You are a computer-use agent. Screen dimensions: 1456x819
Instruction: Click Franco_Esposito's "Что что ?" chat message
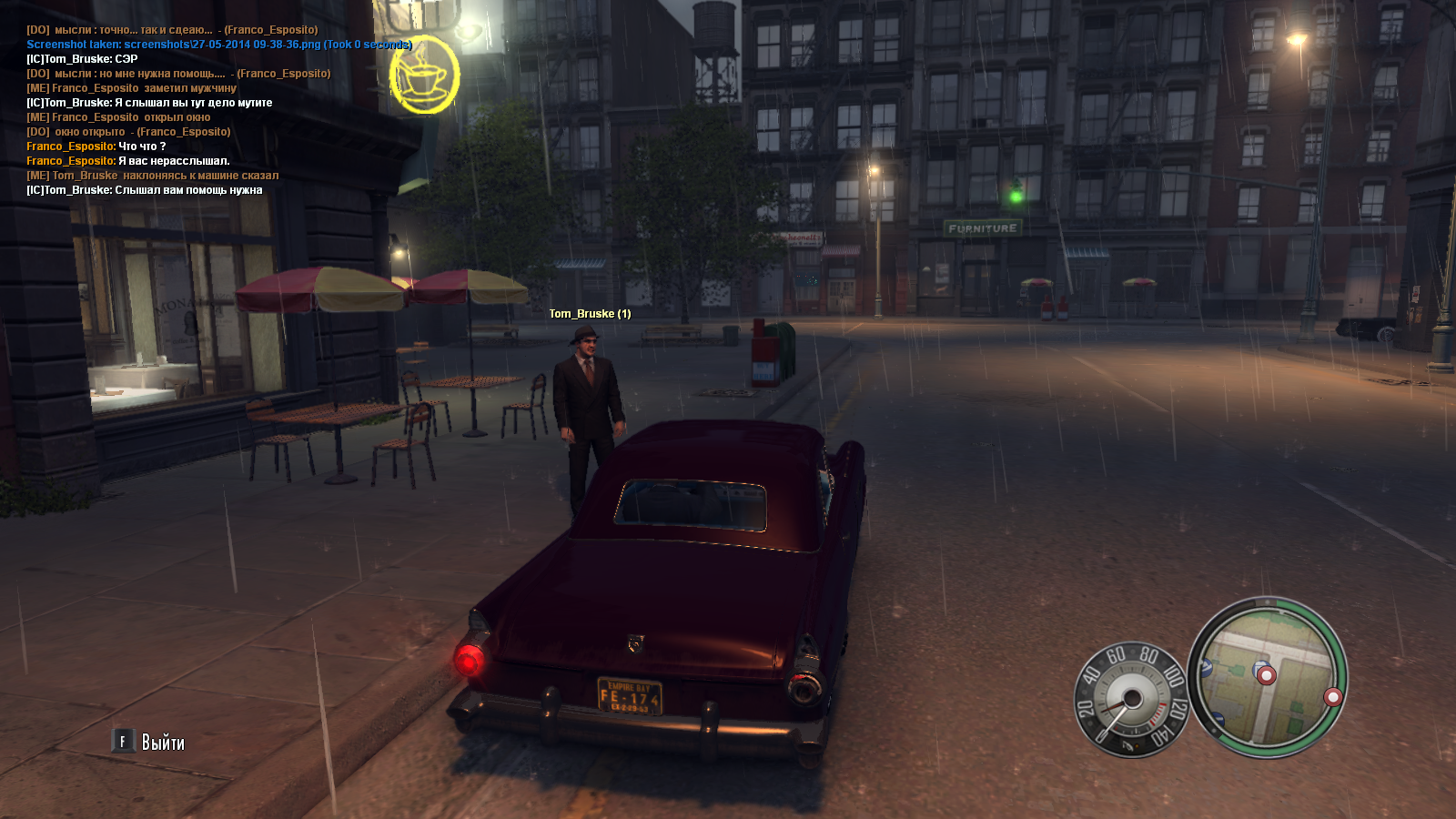coord(96,147)
